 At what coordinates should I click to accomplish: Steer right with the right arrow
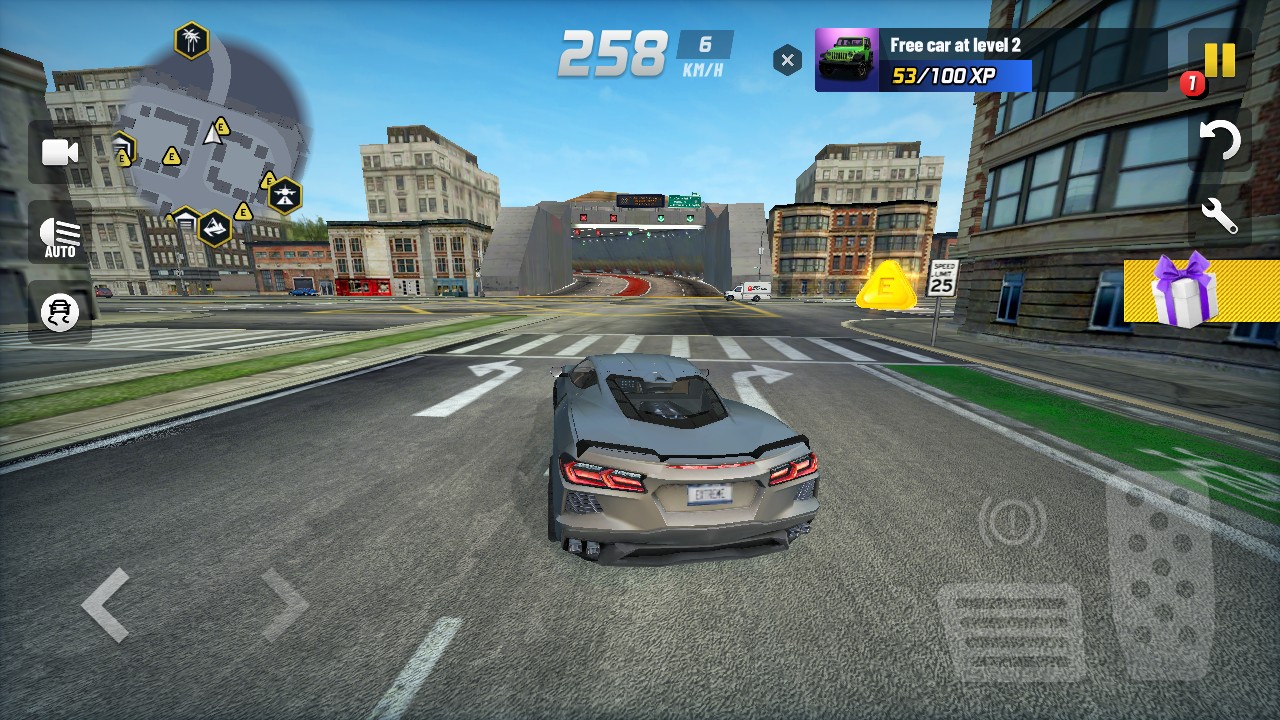tap(284, 604)
